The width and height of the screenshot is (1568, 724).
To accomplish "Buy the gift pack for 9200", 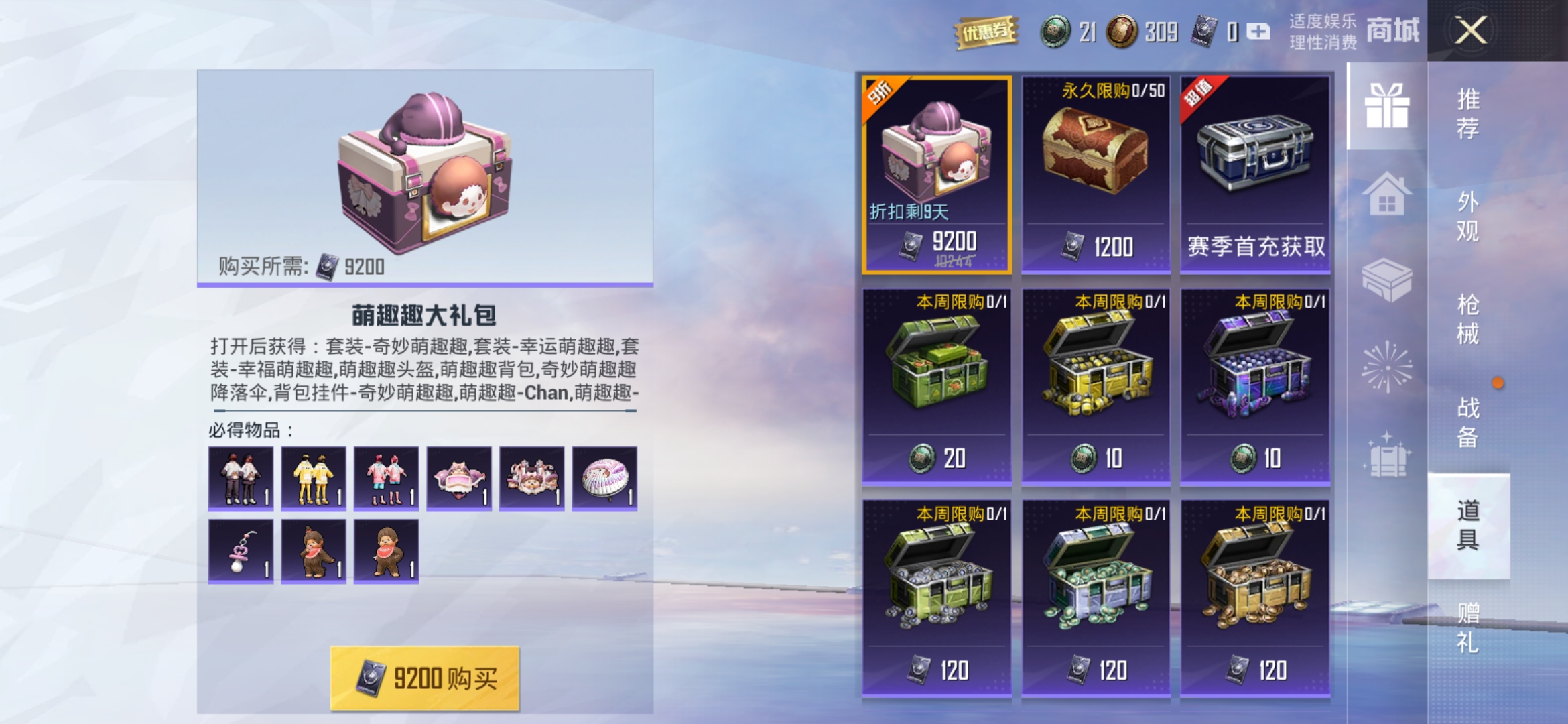I will point(425,678).
